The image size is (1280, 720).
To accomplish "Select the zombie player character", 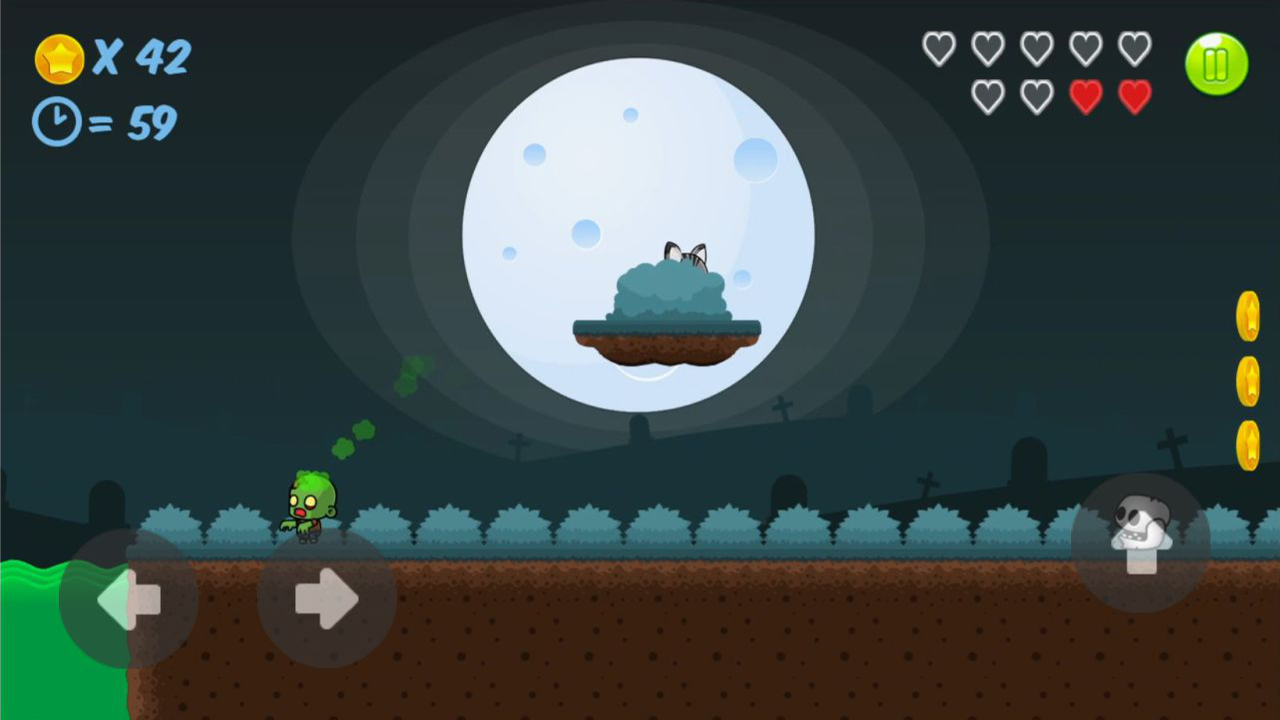I will tap(311, 505).
